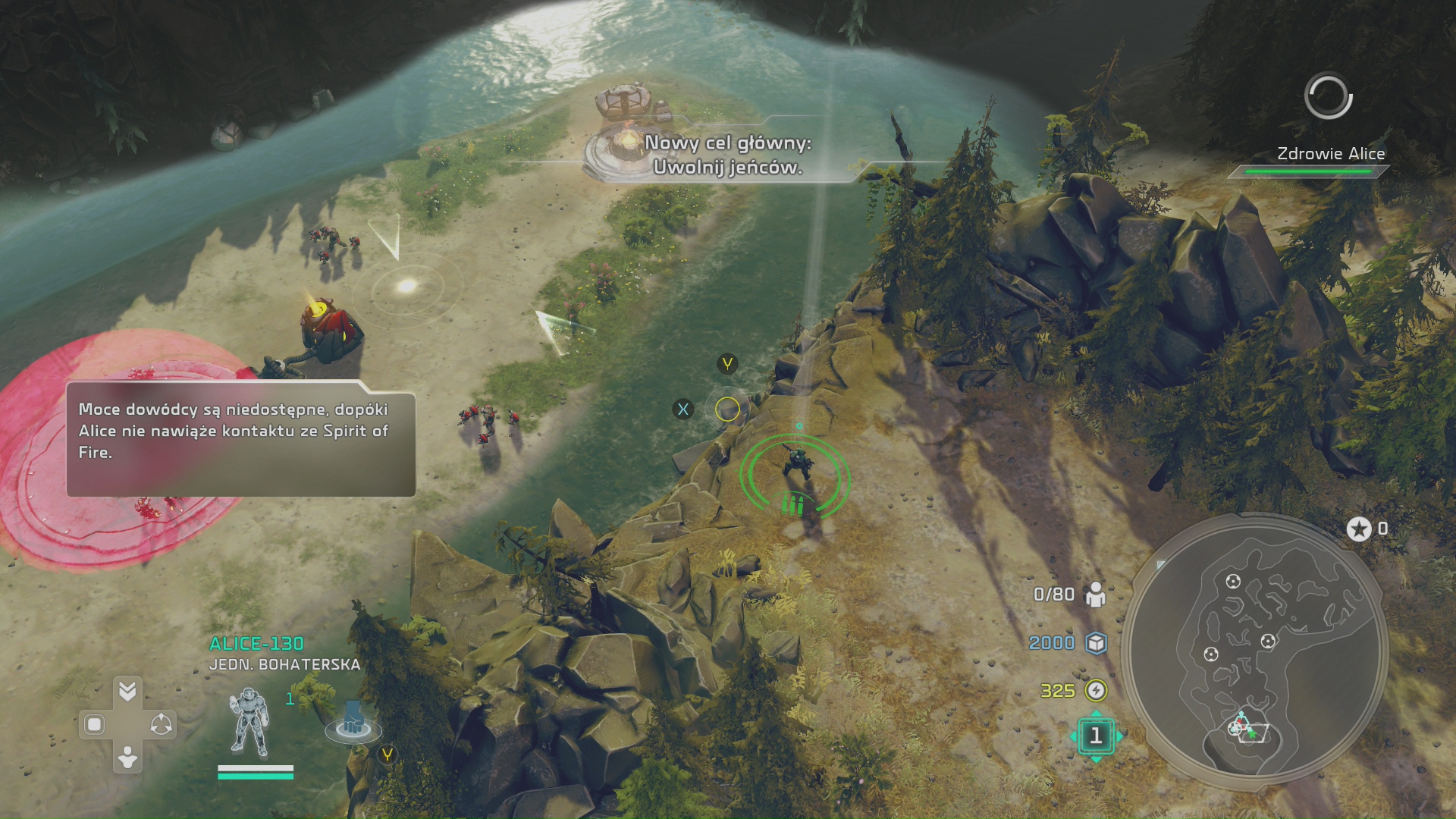Click the leader points star icon

1359,529
